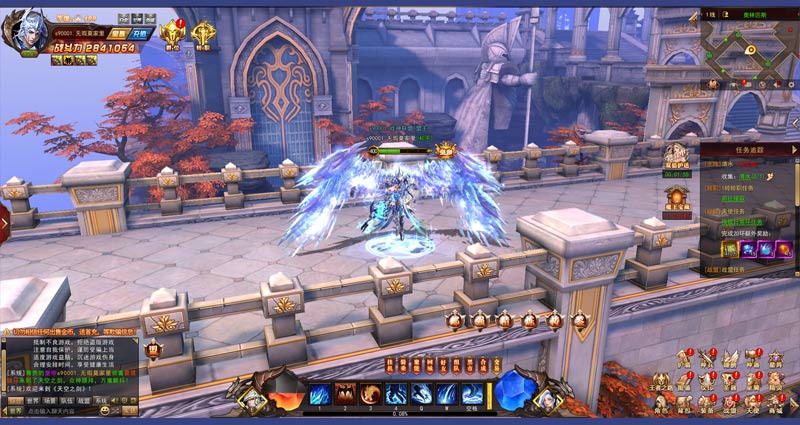The image size is (800, 425).
Task: Activate the dark winged skill in slot 2
Action: pyautogui.click(x=345, y=393)
